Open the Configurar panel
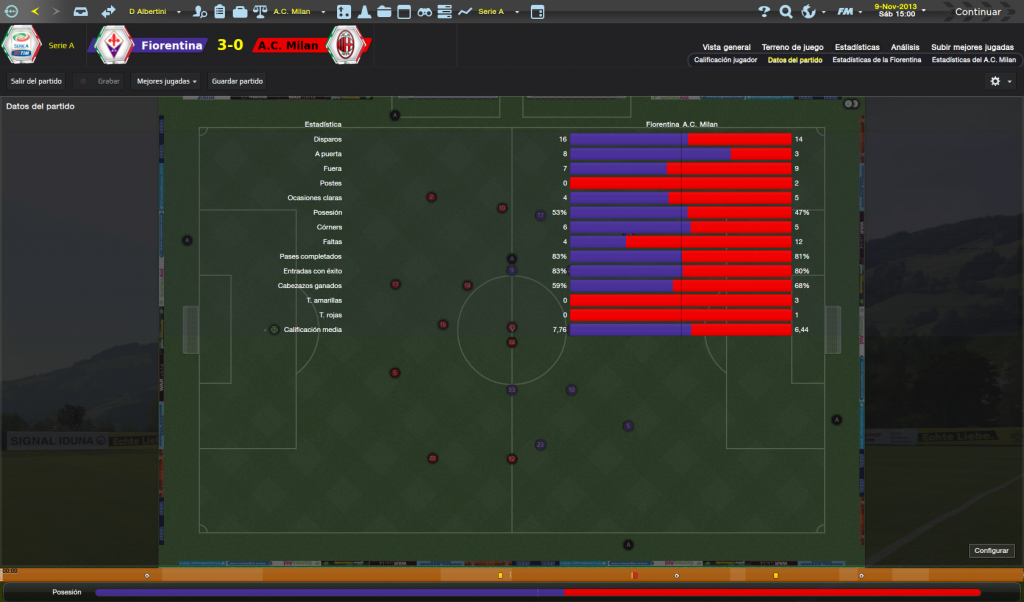Screen dimensions: 1024x602 tap(992, 551)
